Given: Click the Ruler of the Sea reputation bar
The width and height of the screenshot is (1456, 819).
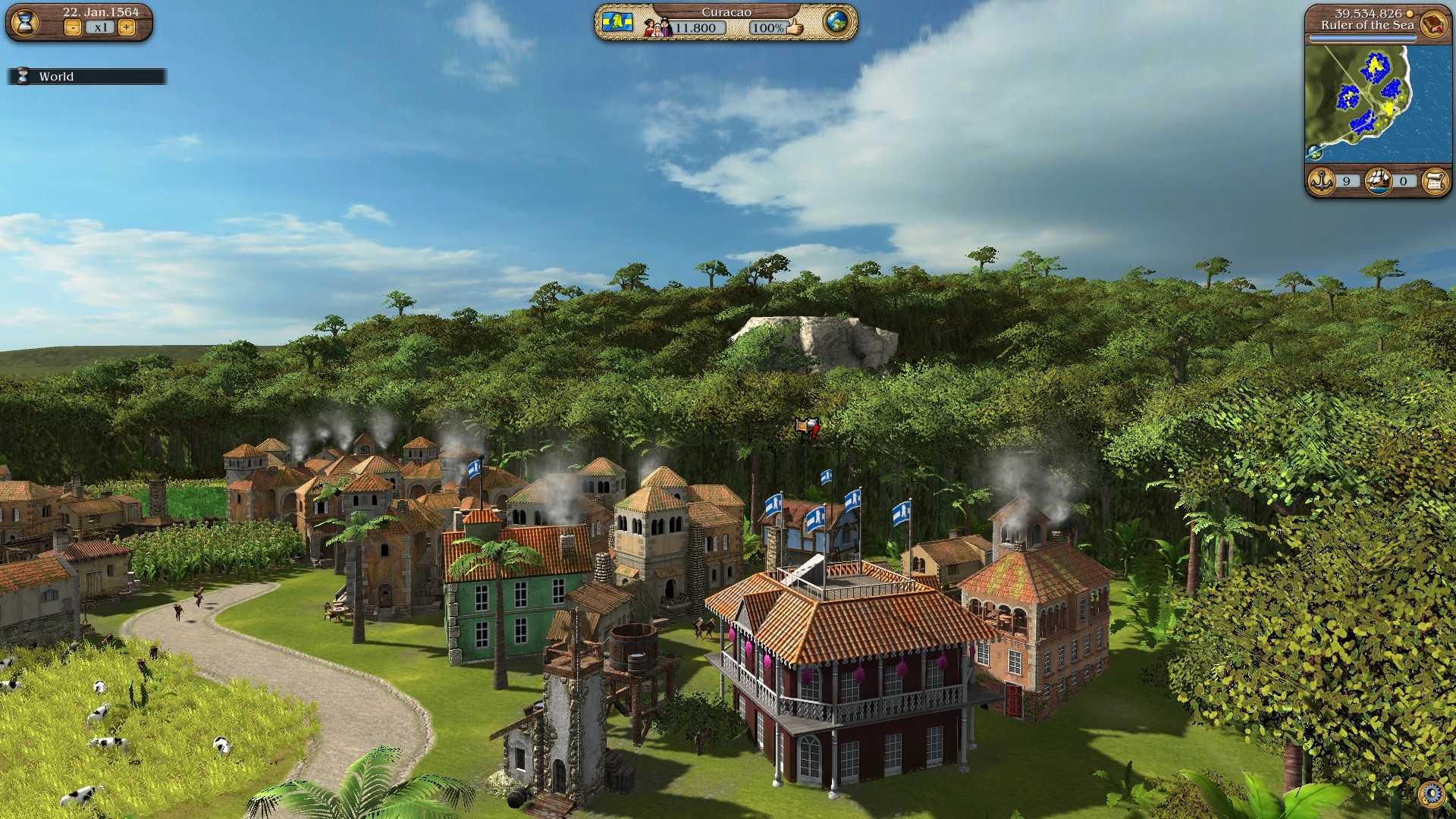Looking at the screenshot, I should [x=1362, y=37].
